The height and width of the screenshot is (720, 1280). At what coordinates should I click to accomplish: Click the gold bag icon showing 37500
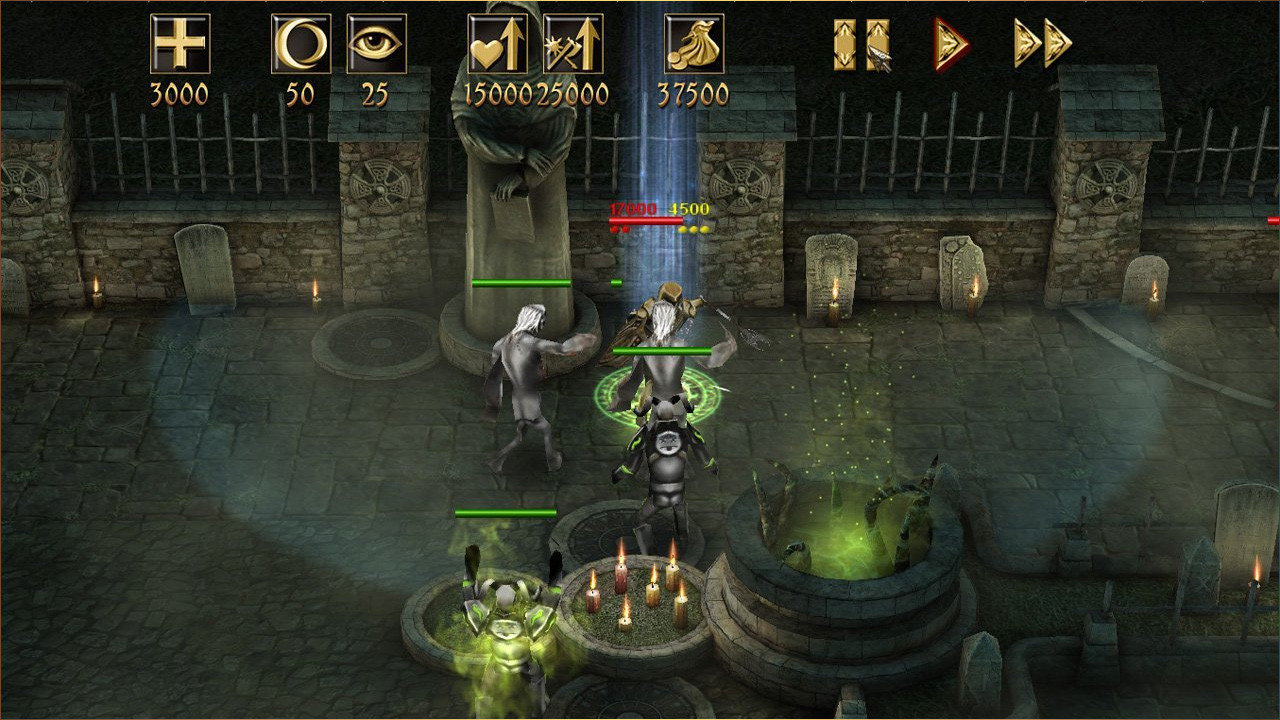694,44
